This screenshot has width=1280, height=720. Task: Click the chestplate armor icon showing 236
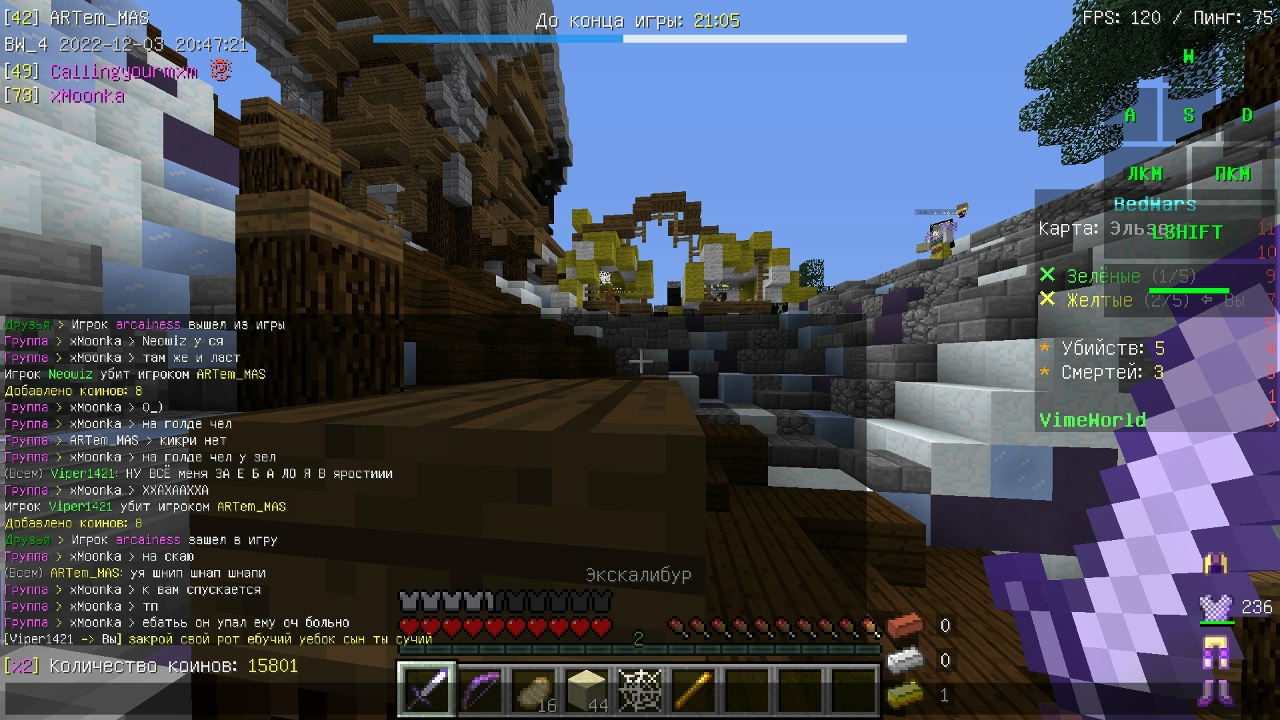[x=1216, y=606]
